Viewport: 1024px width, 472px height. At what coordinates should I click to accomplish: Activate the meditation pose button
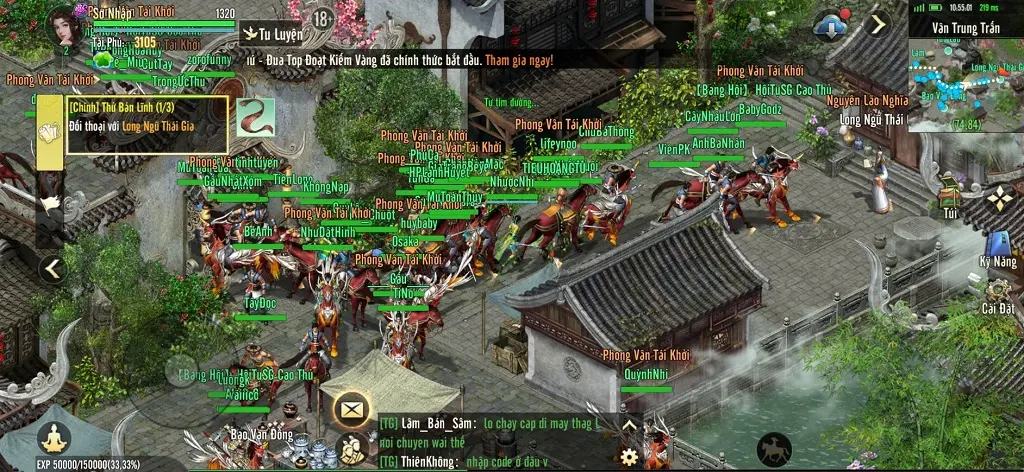pyautogui.click(x=53, y=437)
